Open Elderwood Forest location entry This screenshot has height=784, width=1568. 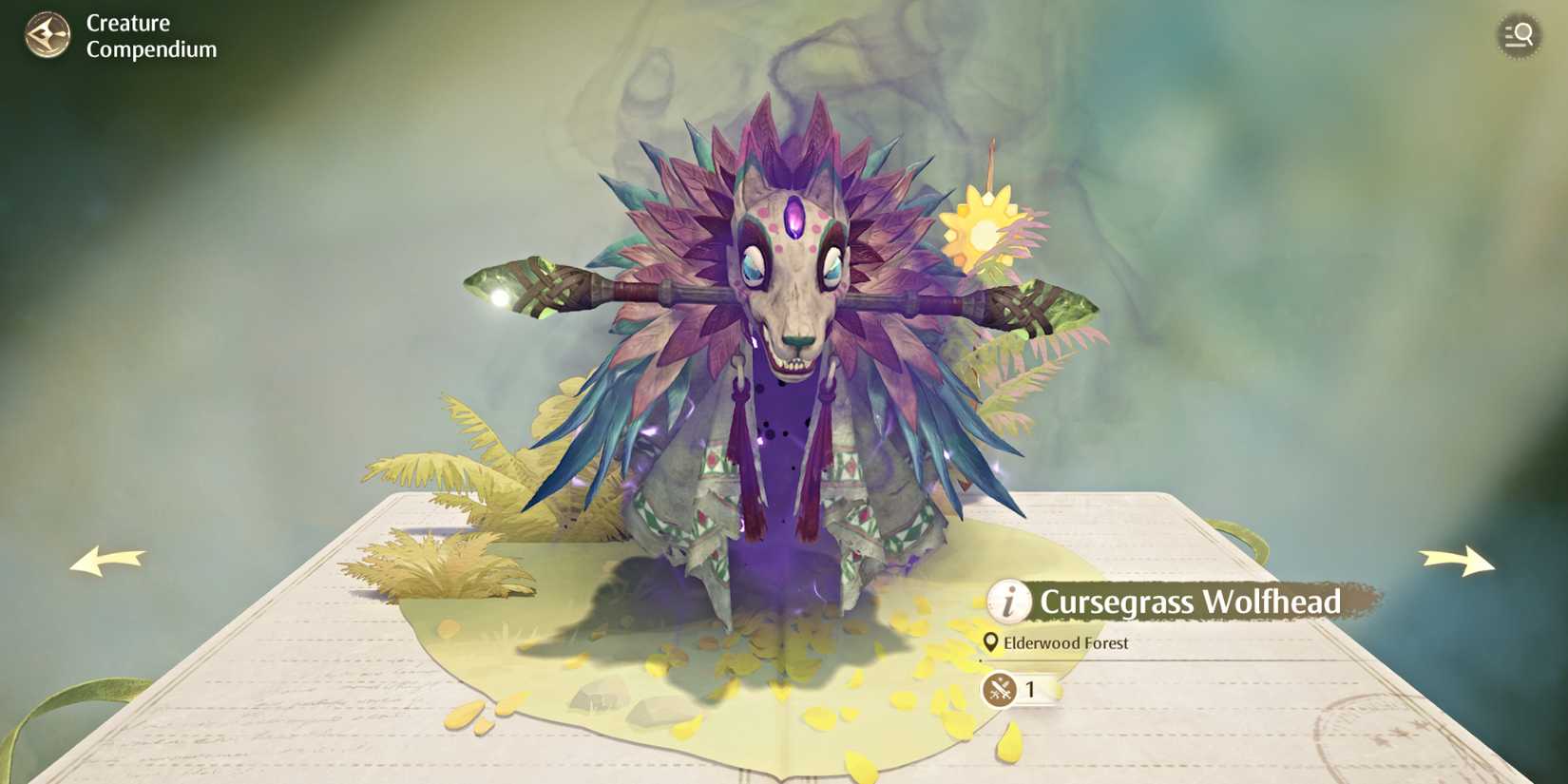1064,642
